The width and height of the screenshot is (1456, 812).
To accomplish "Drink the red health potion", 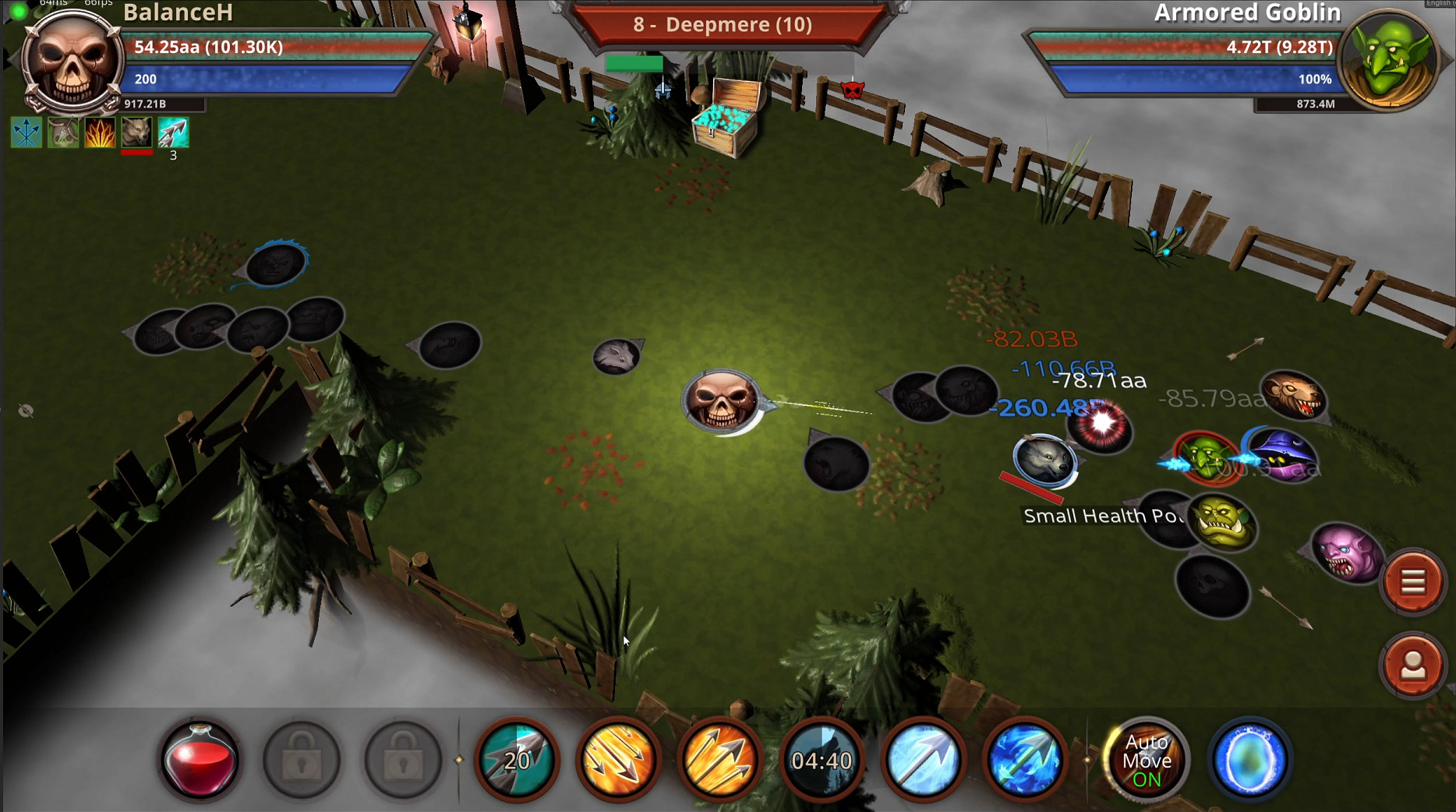I will [201, 760].
